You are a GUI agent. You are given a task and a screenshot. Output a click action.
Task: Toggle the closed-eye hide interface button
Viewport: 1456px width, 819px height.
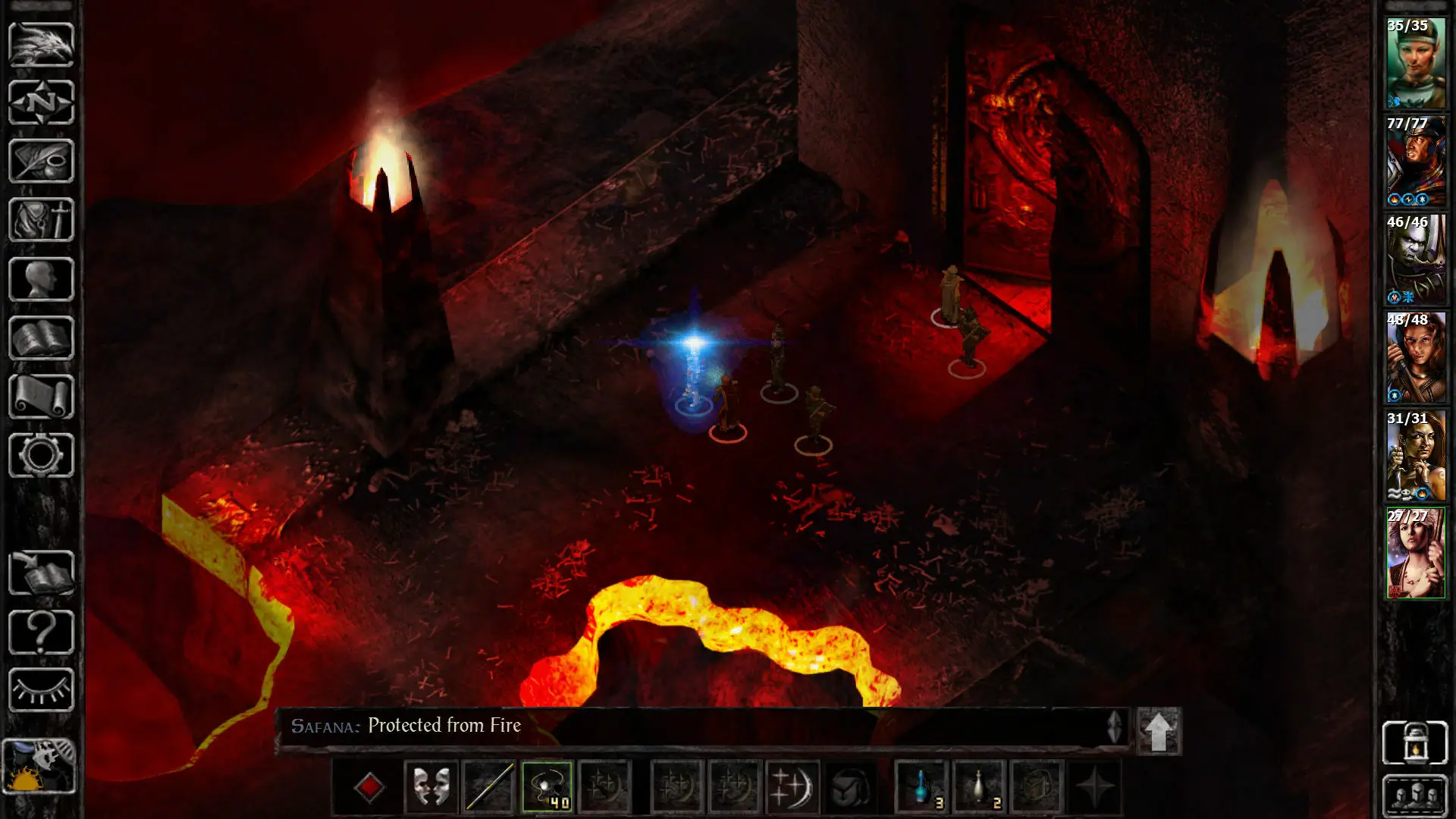tap(41, 690)
